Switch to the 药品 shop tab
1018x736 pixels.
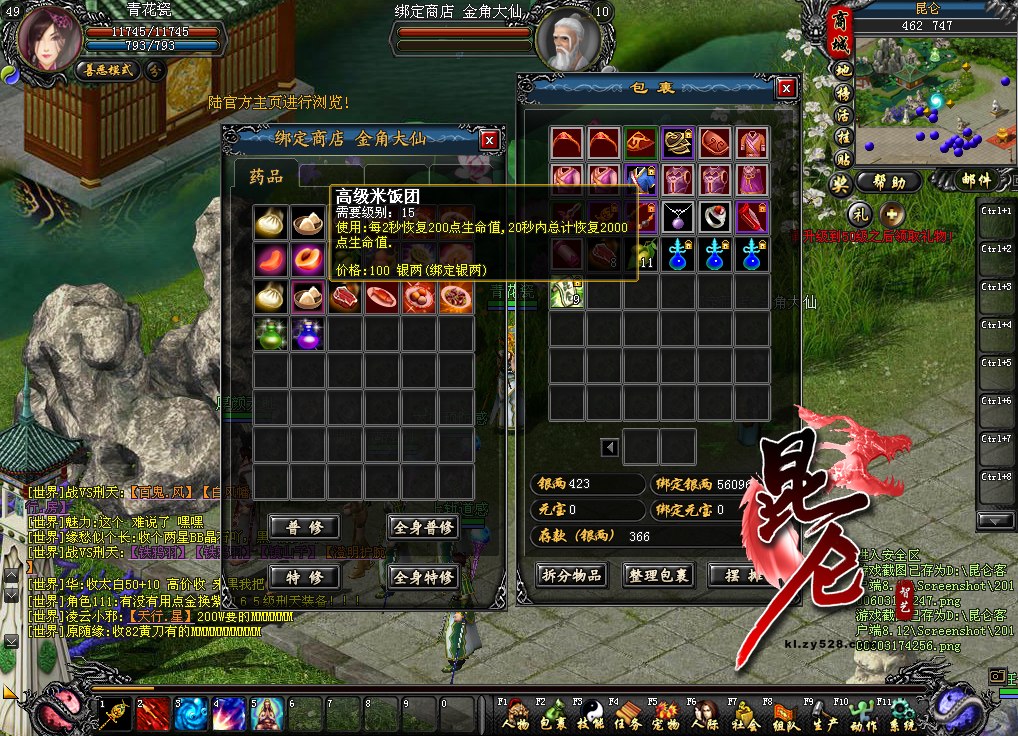(x=266, y=177)
